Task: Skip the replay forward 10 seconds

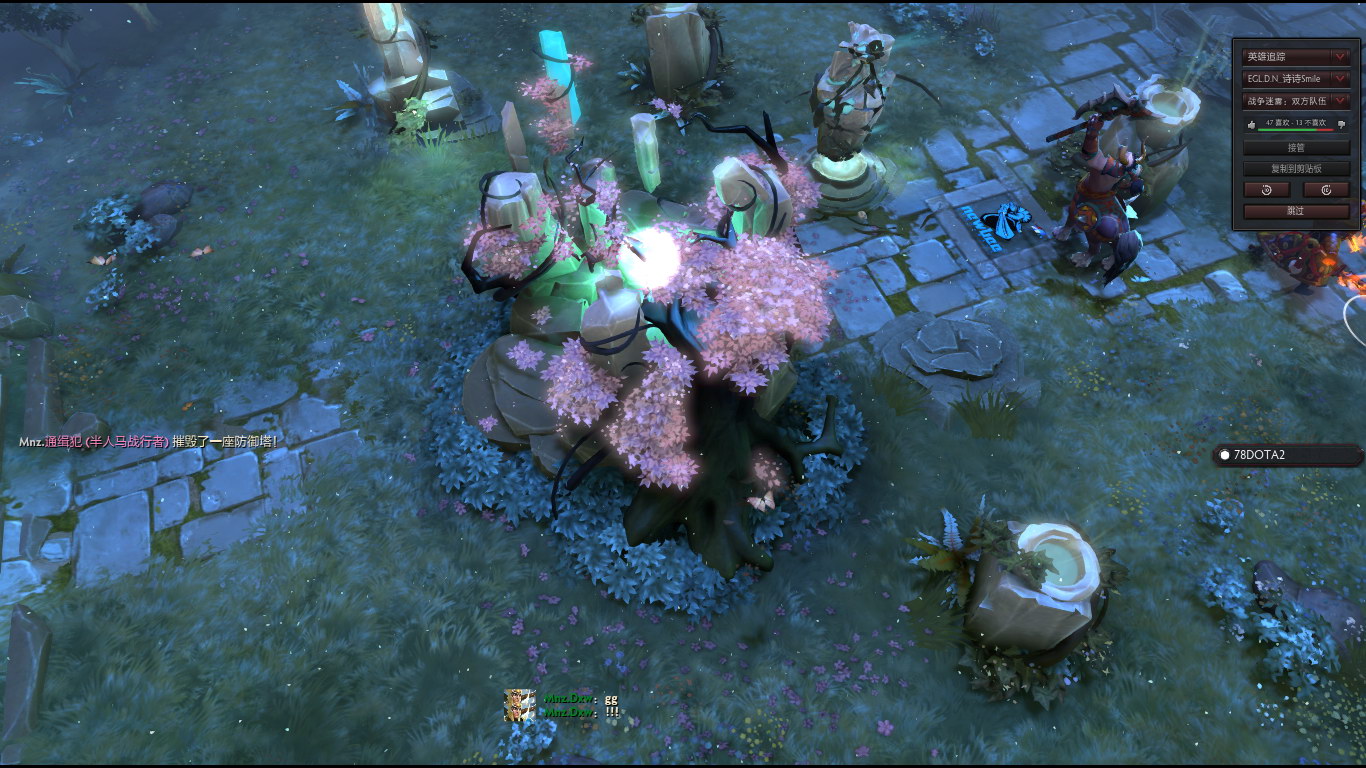Action: tap(1326, 190)
